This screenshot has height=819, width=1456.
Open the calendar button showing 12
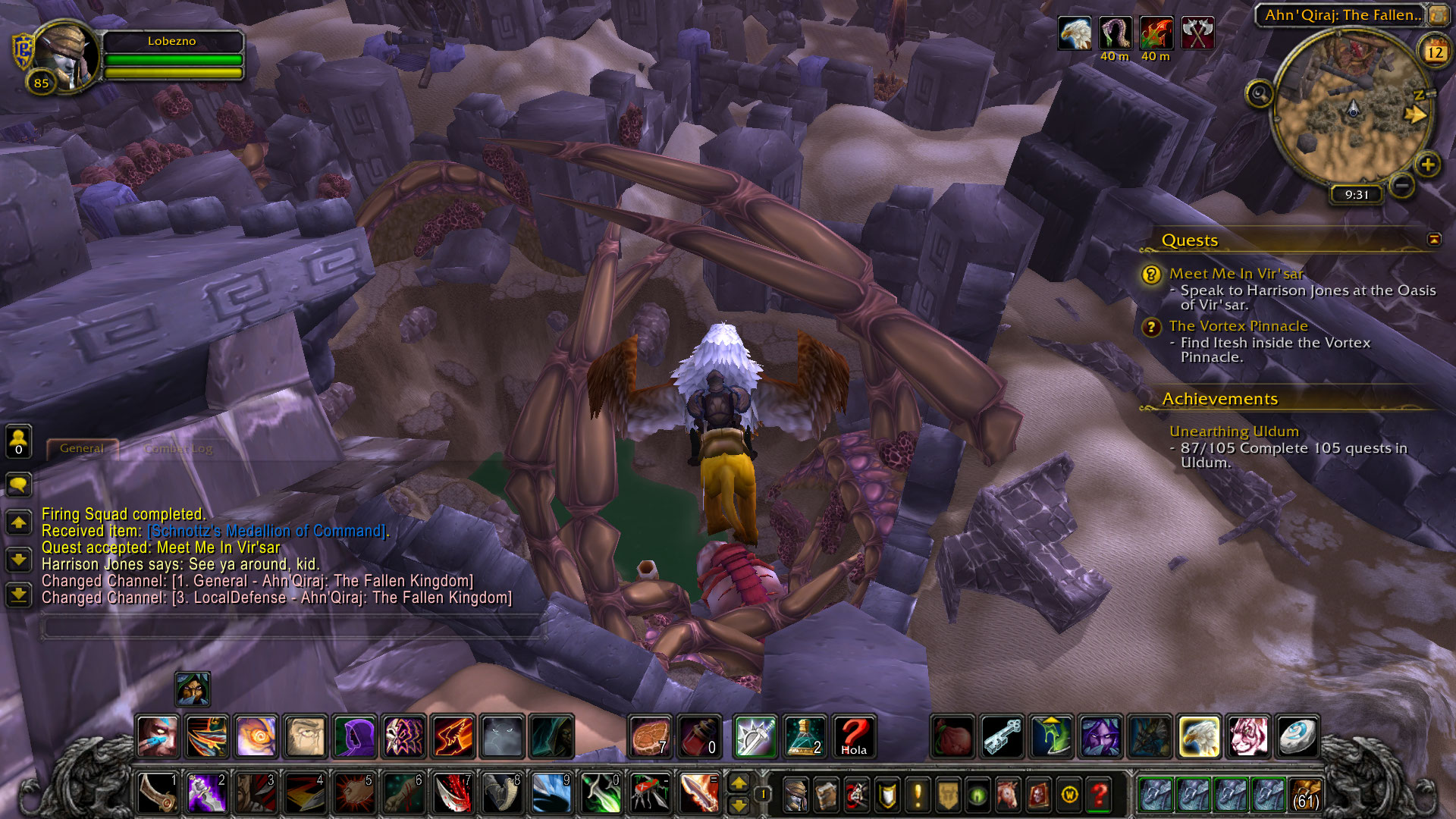(1434, 52)
